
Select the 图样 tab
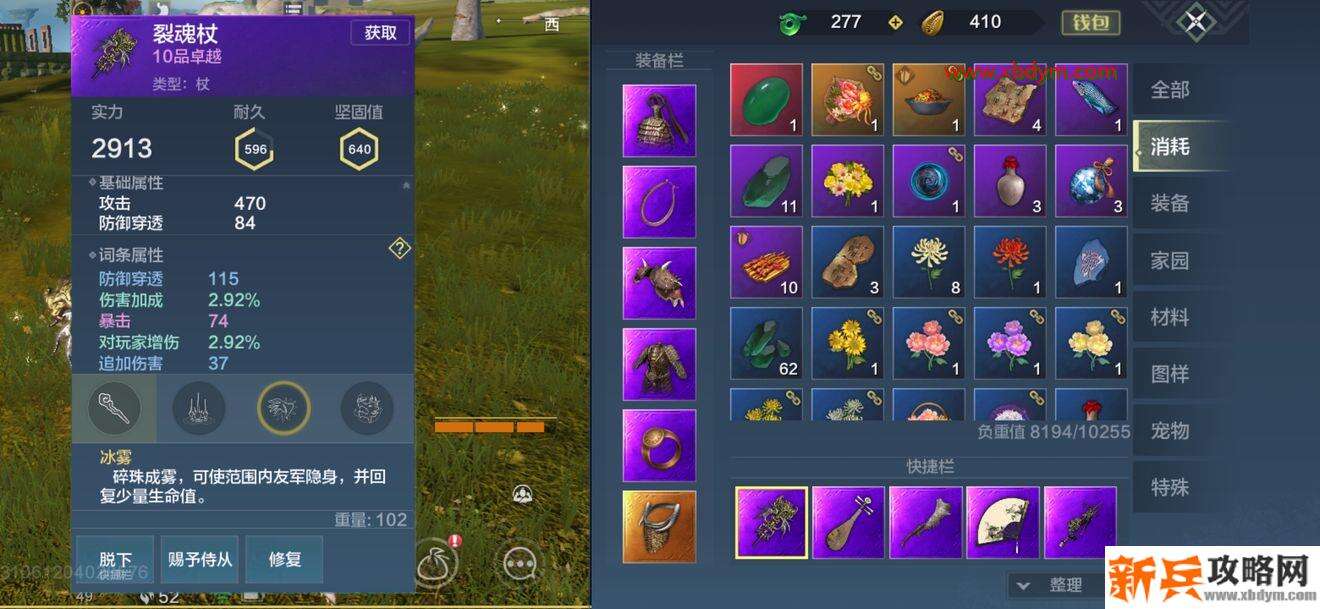point(1170,374)
